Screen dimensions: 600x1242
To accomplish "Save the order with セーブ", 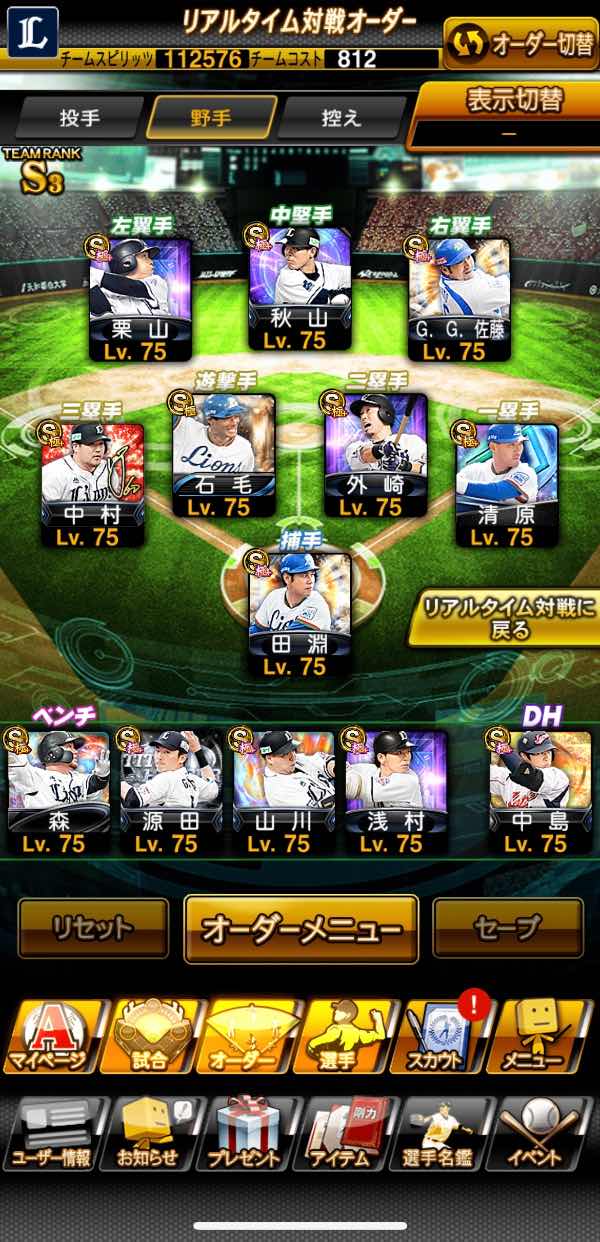I will (x=507, y=928).
